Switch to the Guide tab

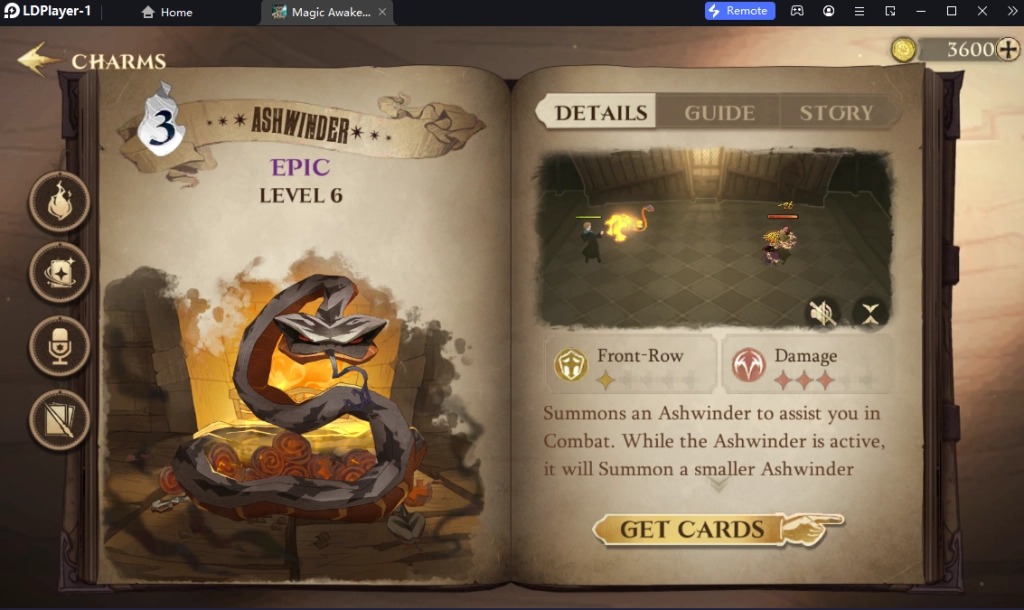pyautogui.click(x=719, y=113)
